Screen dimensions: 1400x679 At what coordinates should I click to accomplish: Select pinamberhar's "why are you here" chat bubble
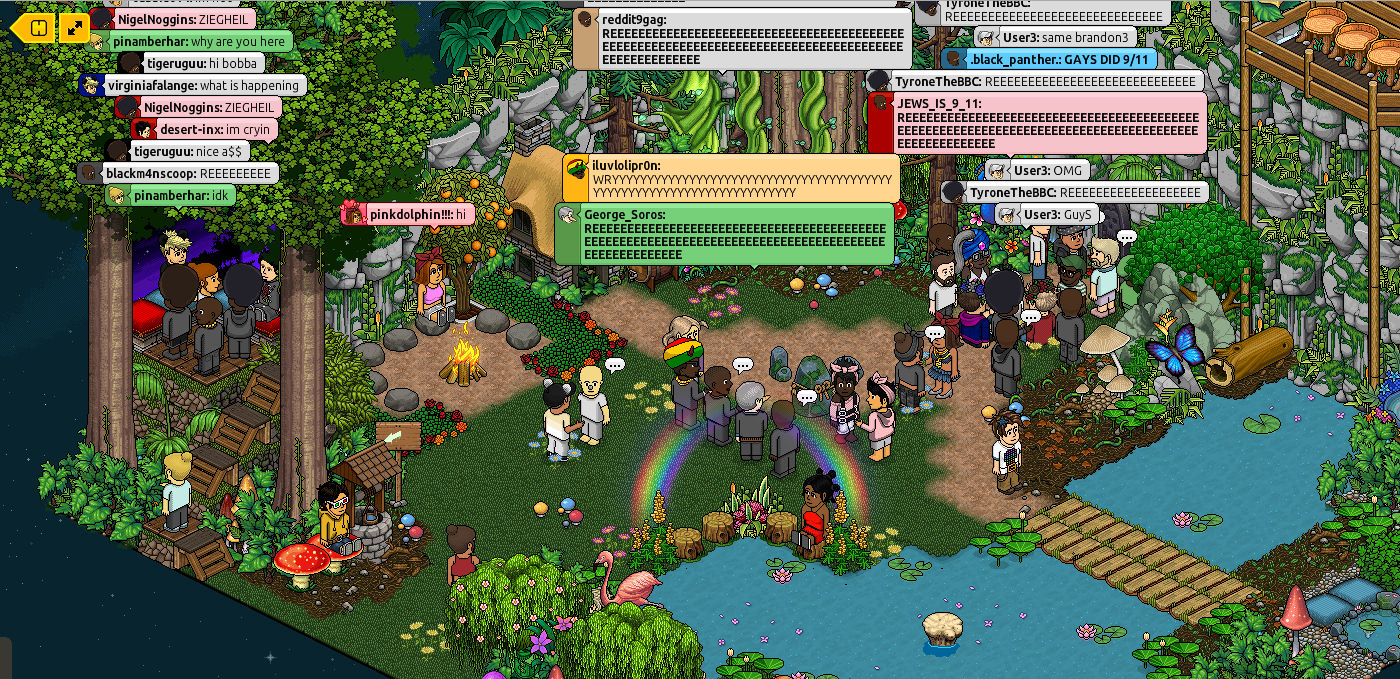pyautogui.click(x=190, y=41)
